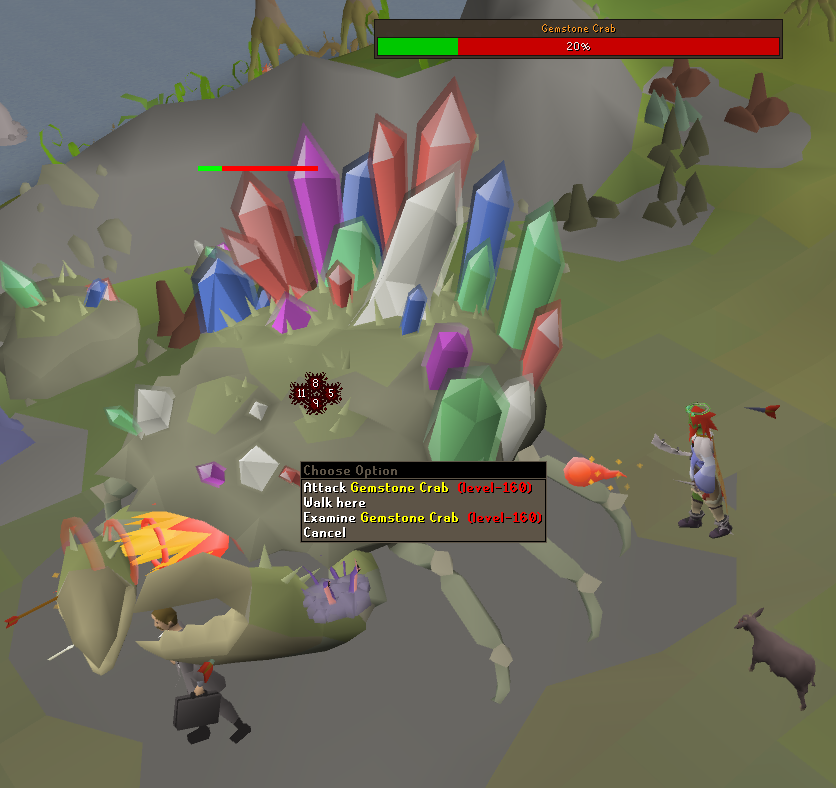Cancel the Choose Option menu
The image size is (836, 788).
[x=325, y=533]
